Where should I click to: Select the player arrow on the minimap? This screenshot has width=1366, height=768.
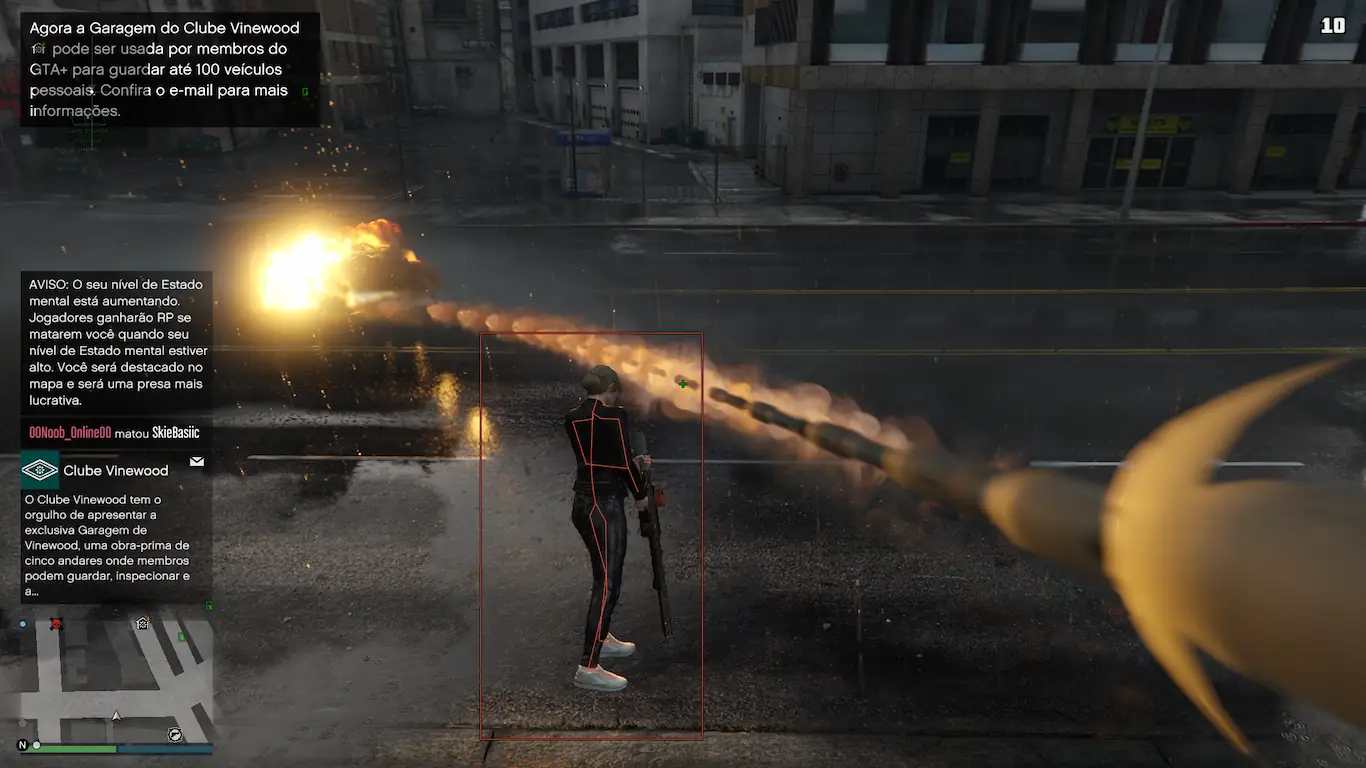pos(116,715)
